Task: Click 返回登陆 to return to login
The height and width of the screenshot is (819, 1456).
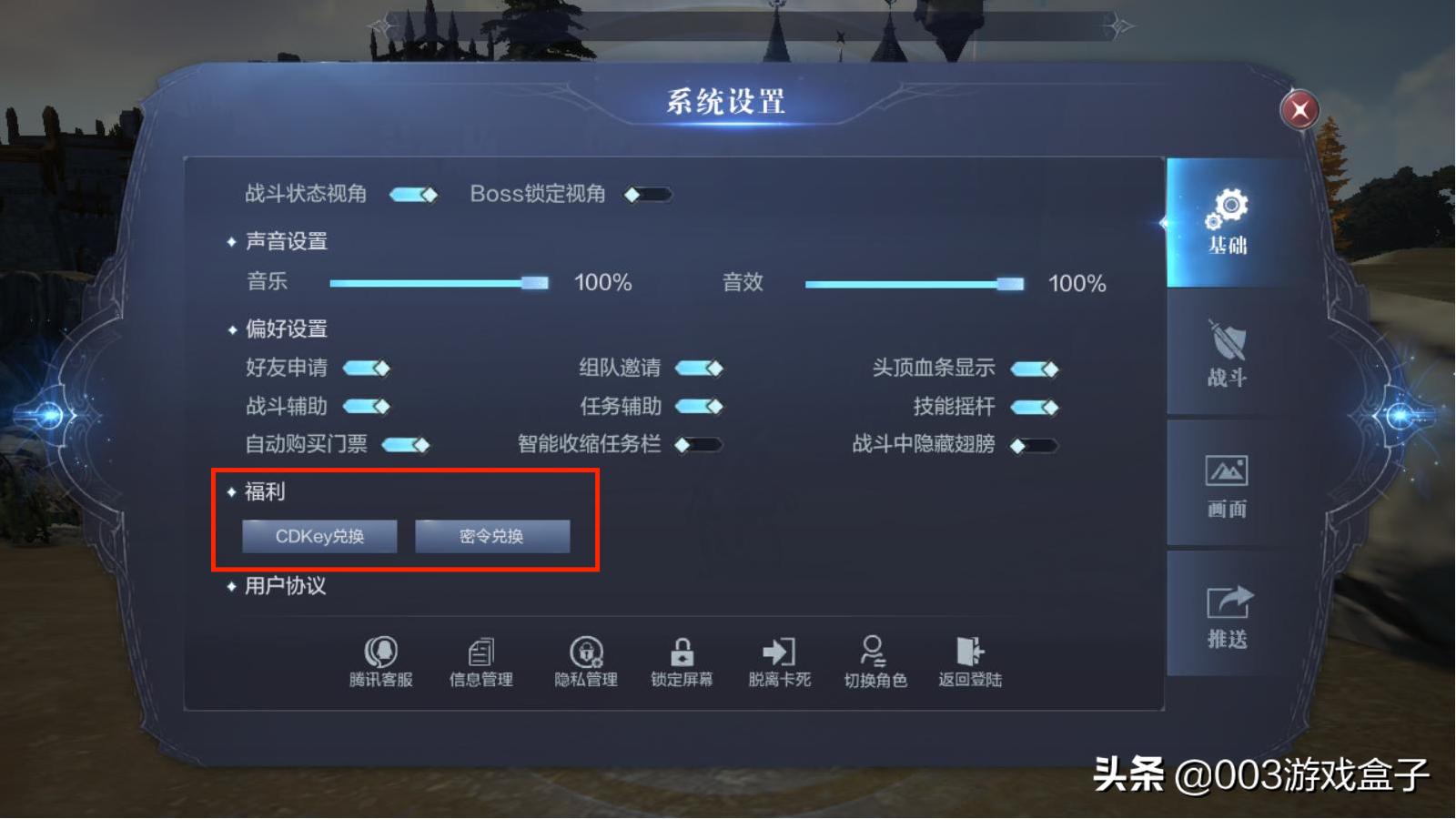Action: pyautogui.click(x=970, y=660)
